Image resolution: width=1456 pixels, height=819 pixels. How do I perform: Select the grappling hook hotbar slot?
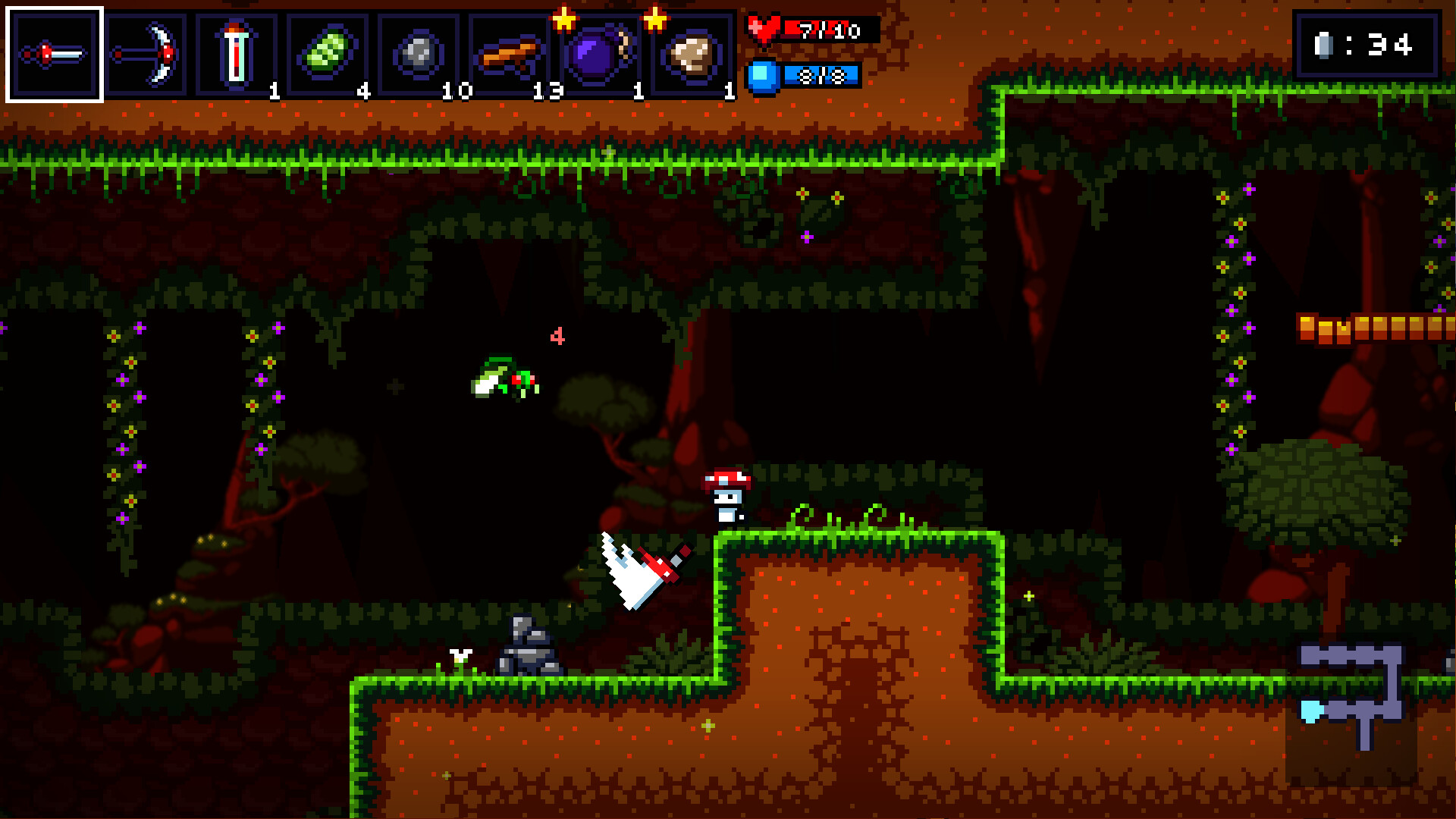pyautogui.click(x=148, y=52)
